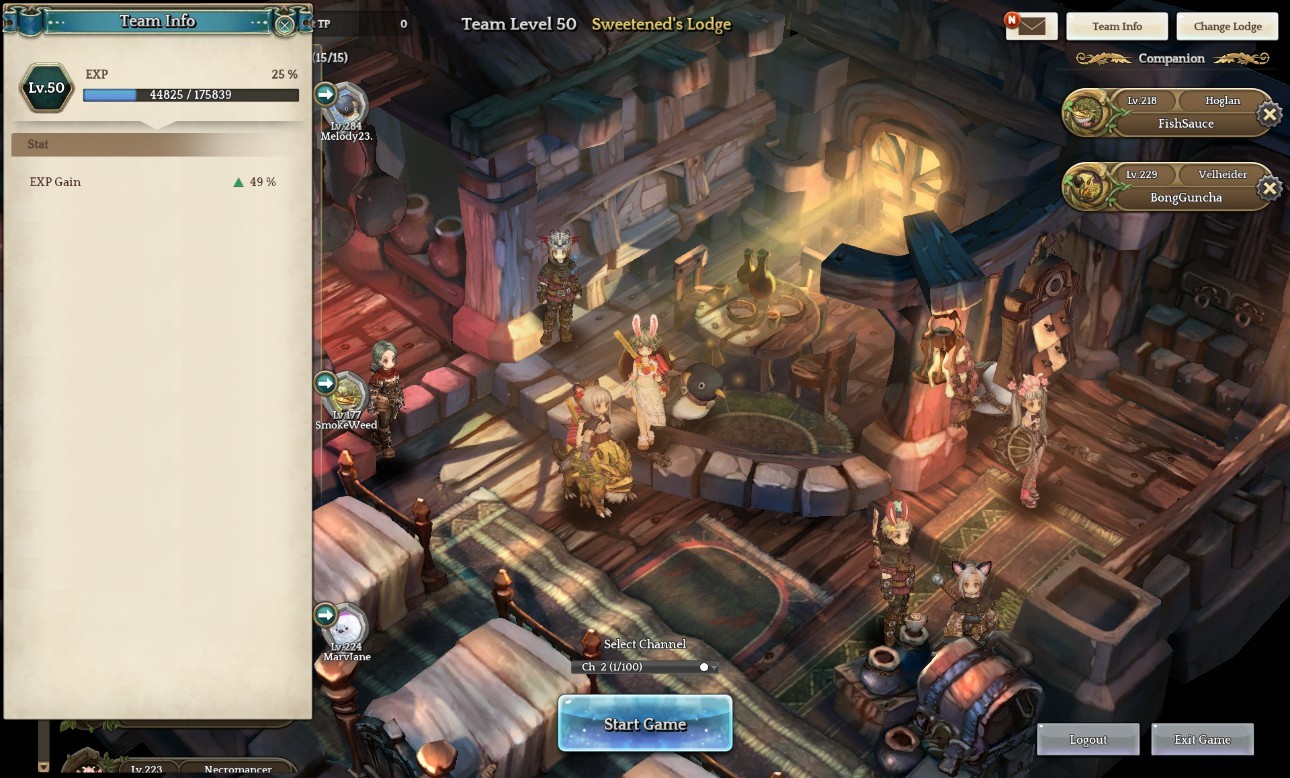Close the Team Info panel

(285, 25)
